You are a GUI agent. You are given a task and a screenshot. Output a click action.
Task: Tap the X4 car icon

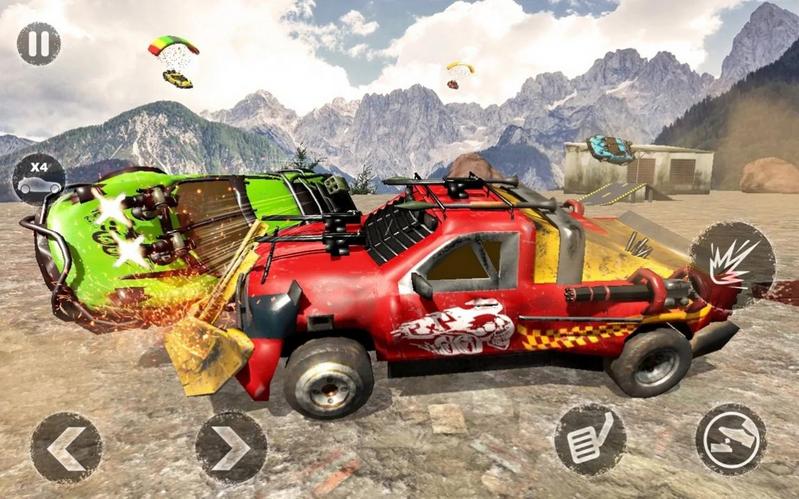click(x=38, y=177)
